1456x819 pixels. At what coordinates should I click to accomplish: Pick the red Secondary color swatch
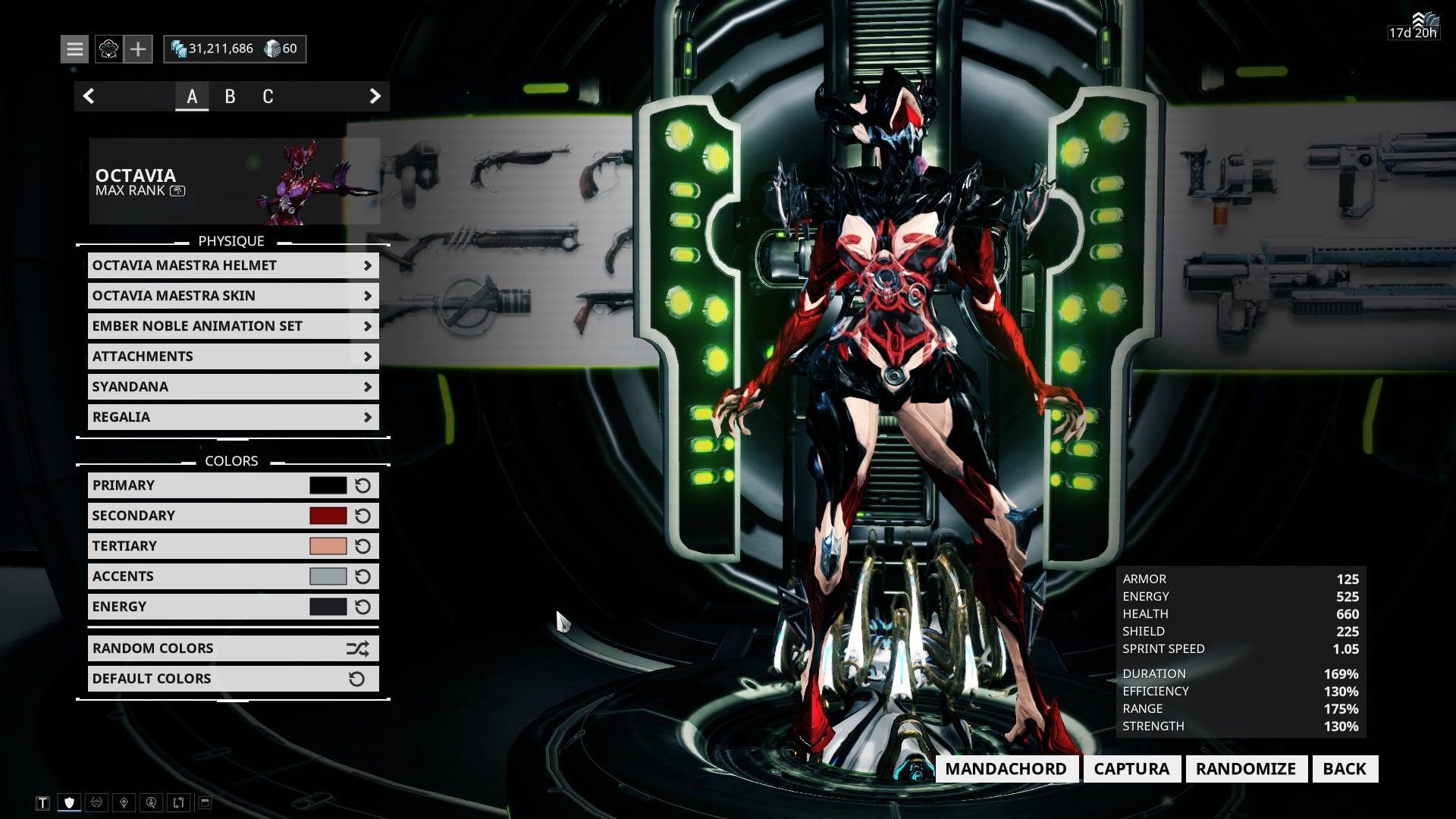[328, 516]
